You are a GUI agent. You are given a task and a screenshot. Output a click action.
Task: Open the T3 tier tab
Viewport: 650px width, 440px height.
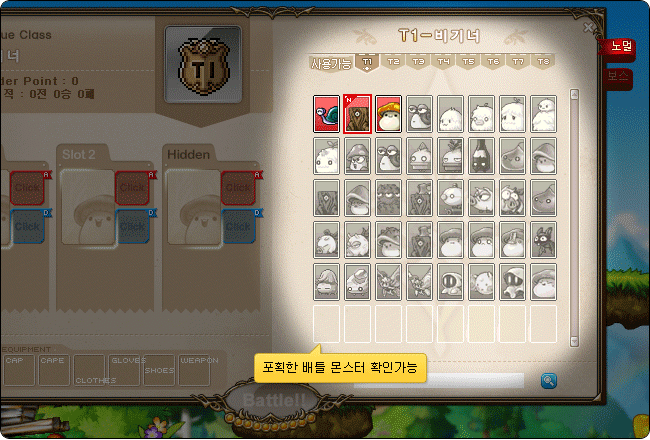click(x=418, y=62)
